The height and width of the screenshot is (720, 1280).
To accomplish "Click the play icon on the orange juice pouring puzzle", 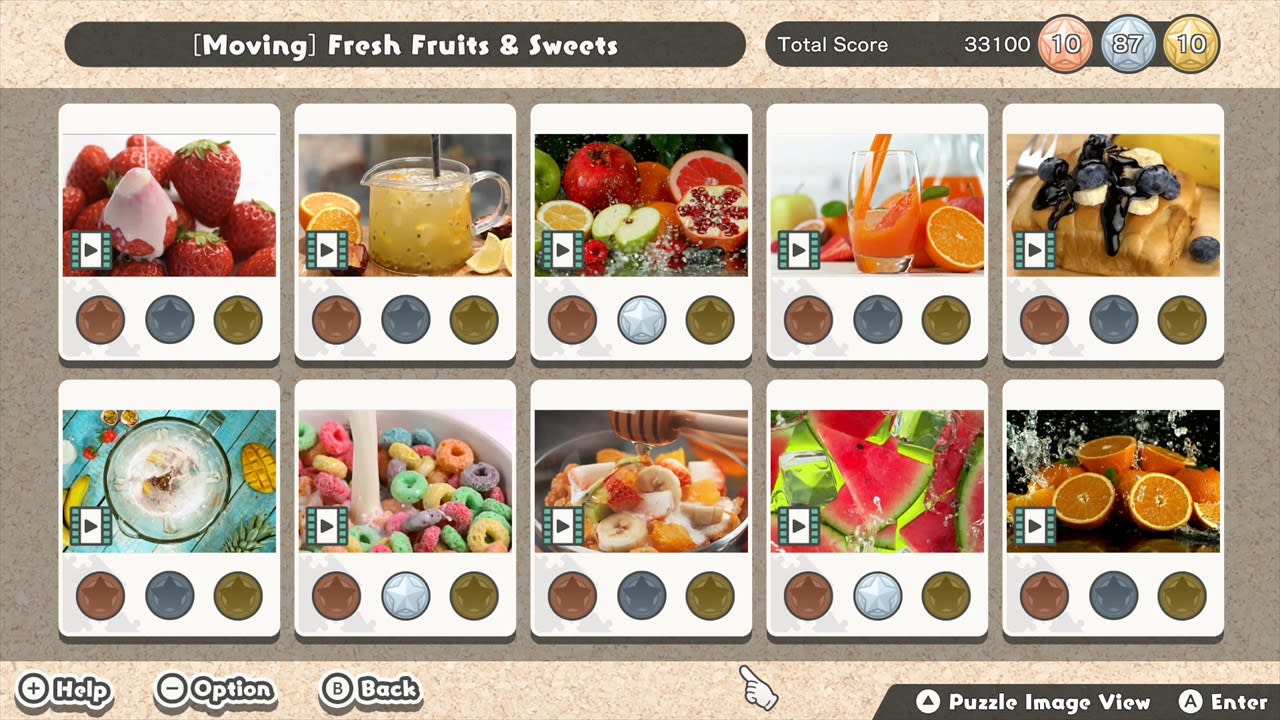I will click(799, 251).
